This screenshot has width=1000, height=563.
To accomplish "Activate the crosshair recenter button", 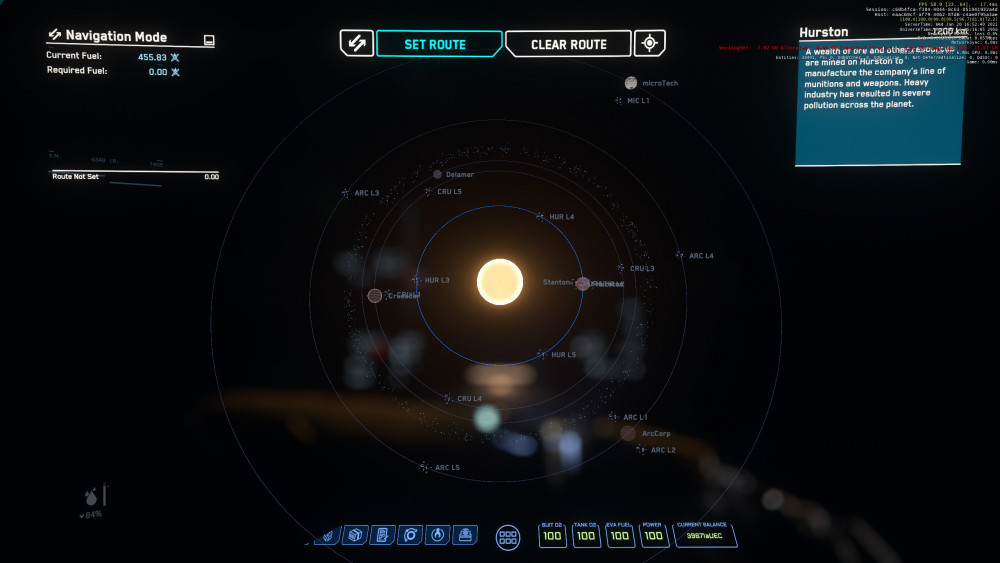I will click(650, 43).
